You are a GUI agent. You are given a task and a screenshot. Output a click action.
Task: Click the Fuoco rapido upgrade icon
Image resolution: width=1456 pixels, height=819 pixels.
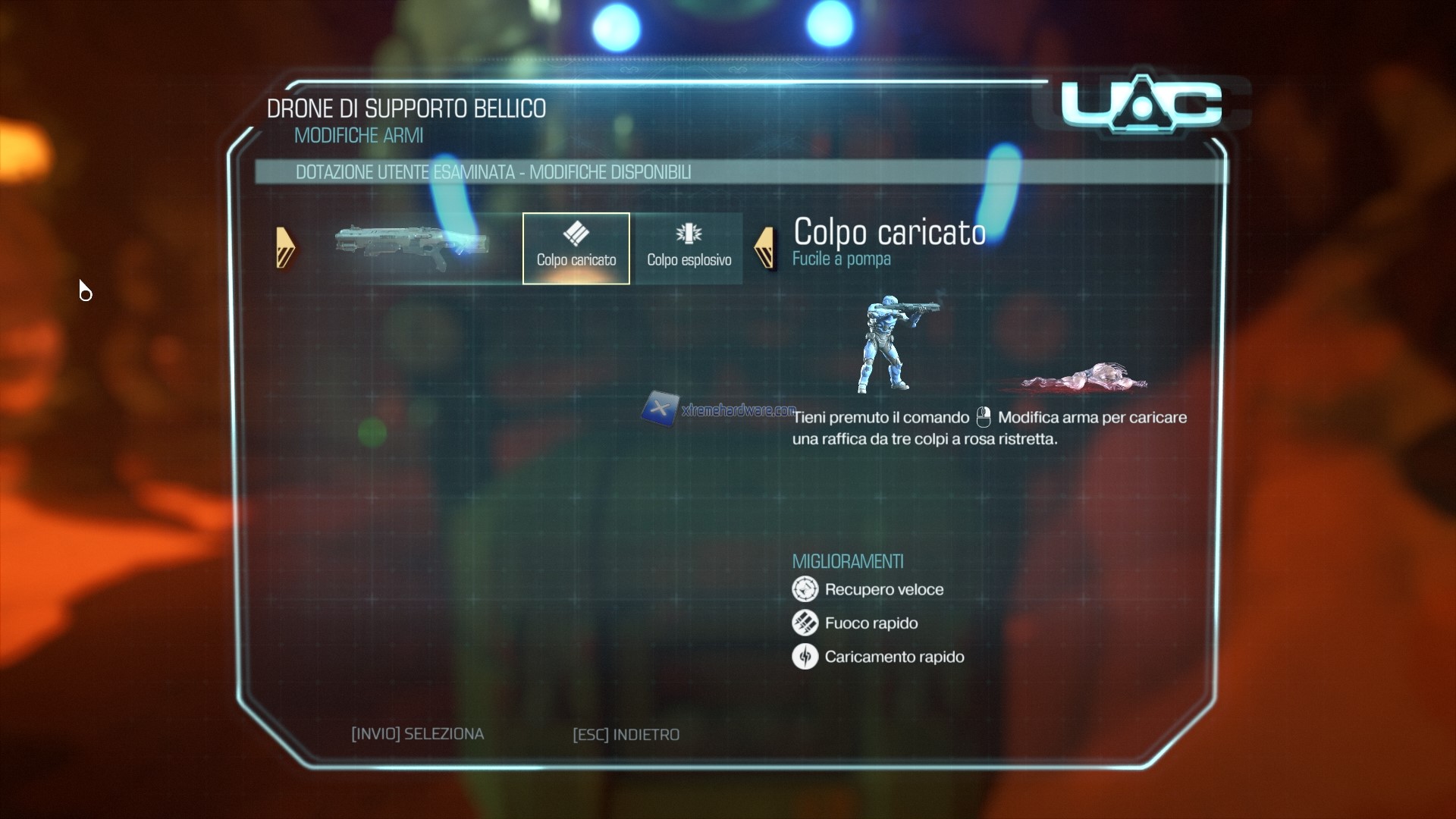tap(807, 623)
